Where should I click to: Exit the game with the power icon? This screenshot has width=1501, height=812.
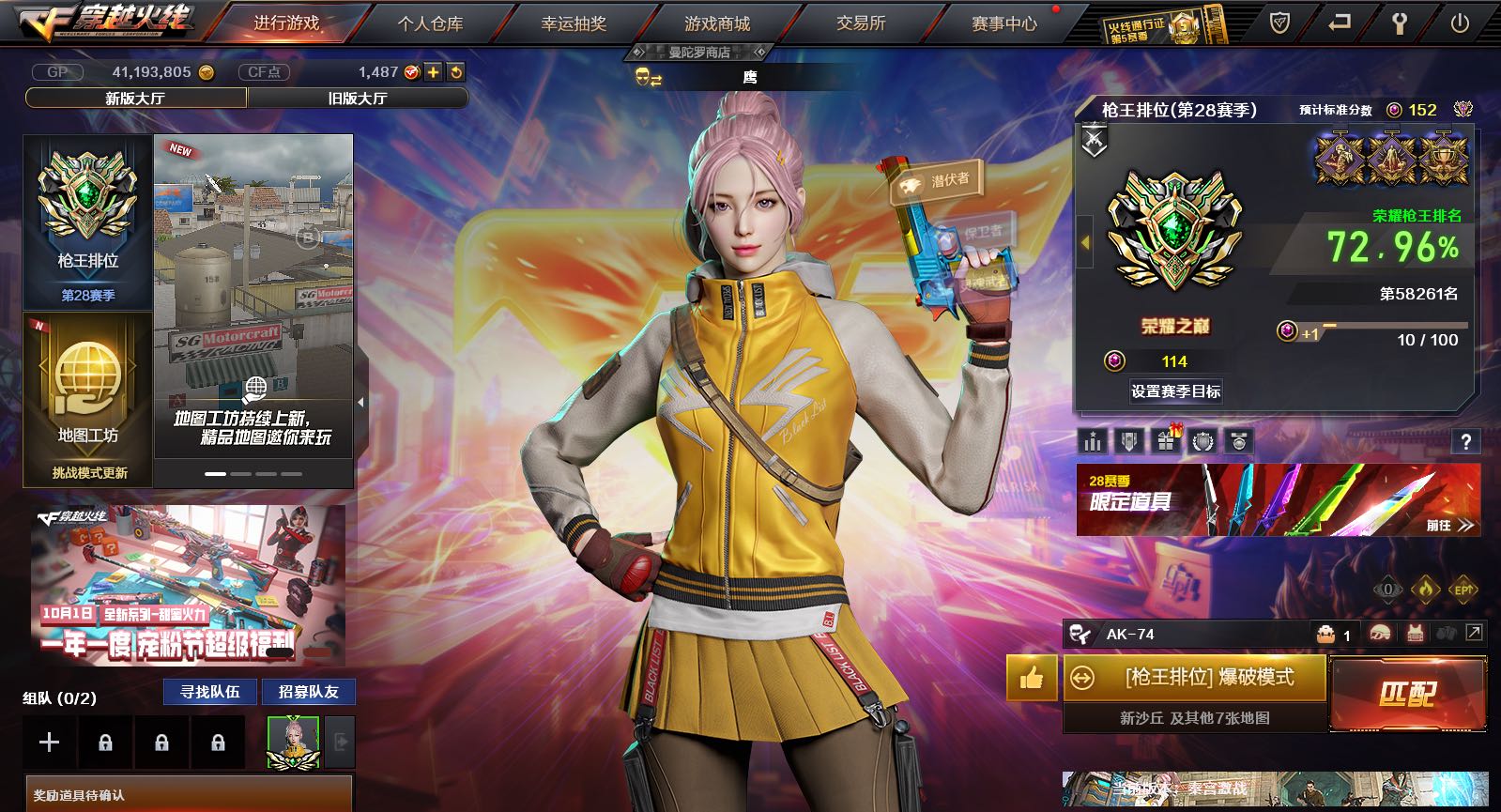click(x=1459, y=23)
